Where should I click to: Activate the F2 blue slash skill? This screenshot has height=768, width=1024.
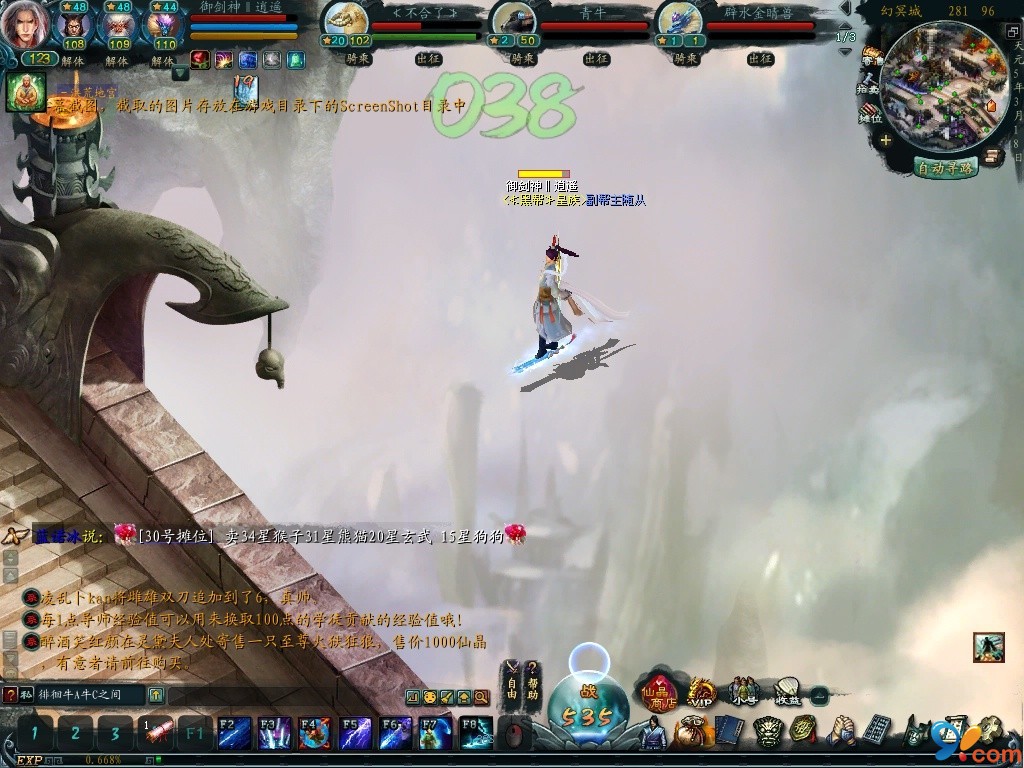234,733
